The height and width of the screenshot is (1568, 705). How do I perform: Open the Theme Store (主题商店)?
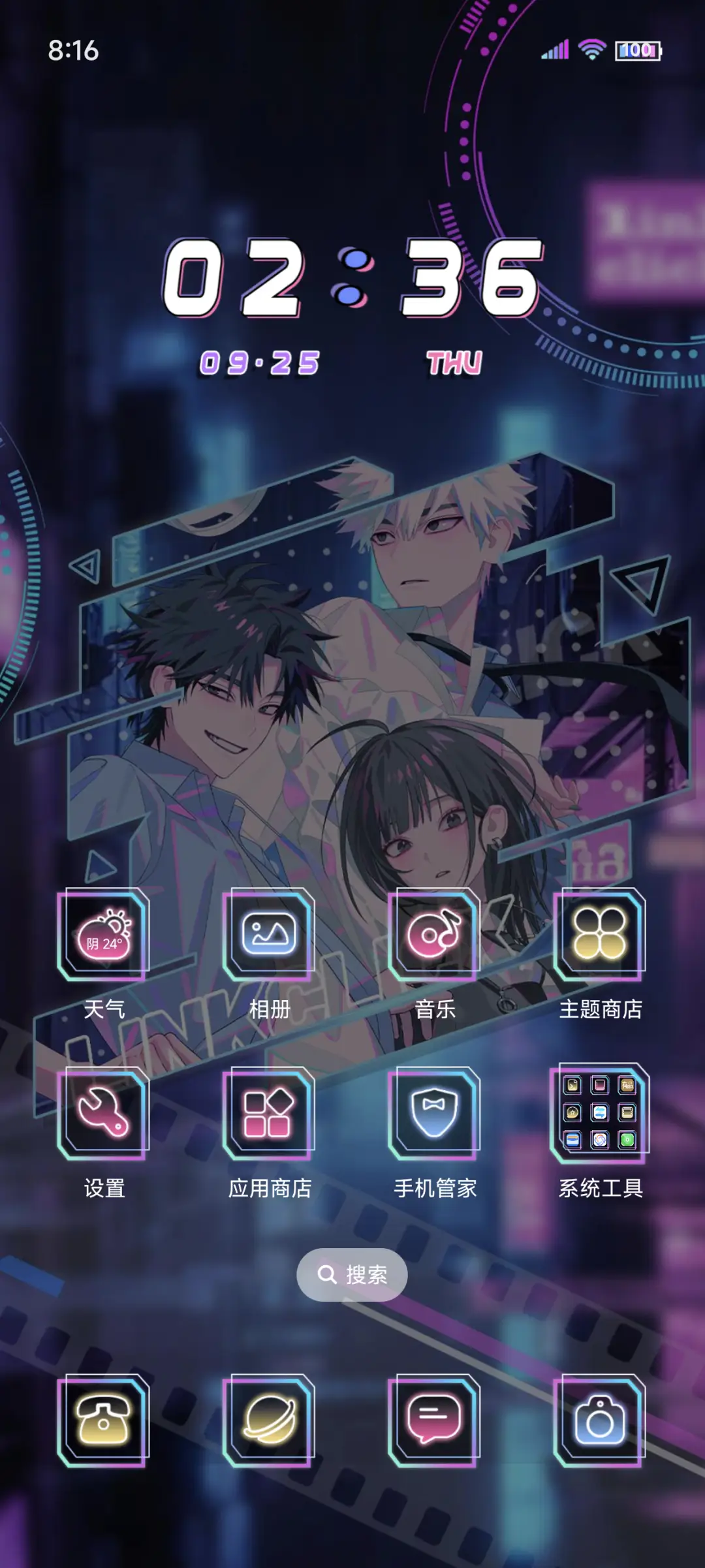coord(600,935)
